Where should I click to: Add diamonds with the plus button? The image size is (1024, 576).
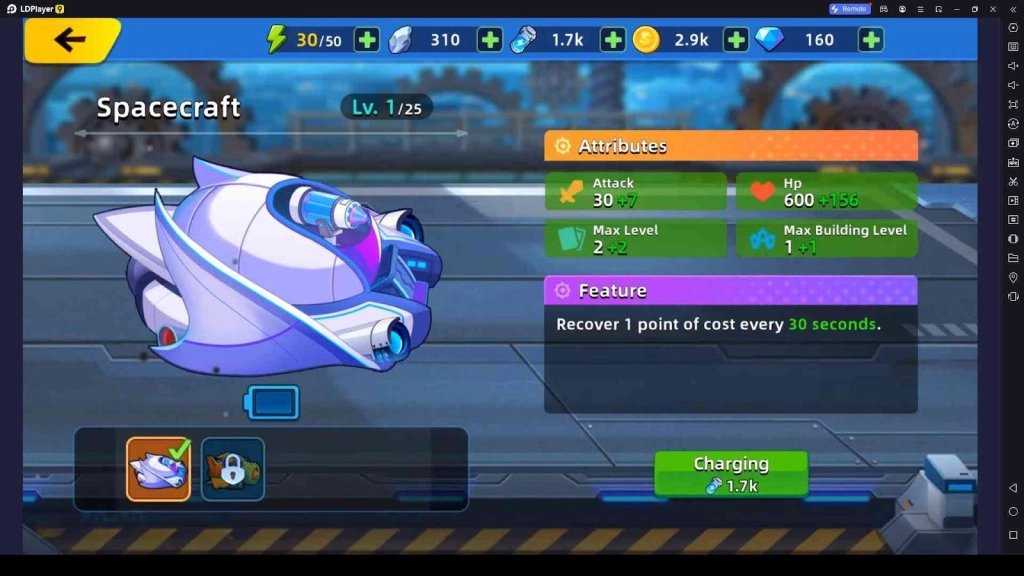tap(871, 40)
